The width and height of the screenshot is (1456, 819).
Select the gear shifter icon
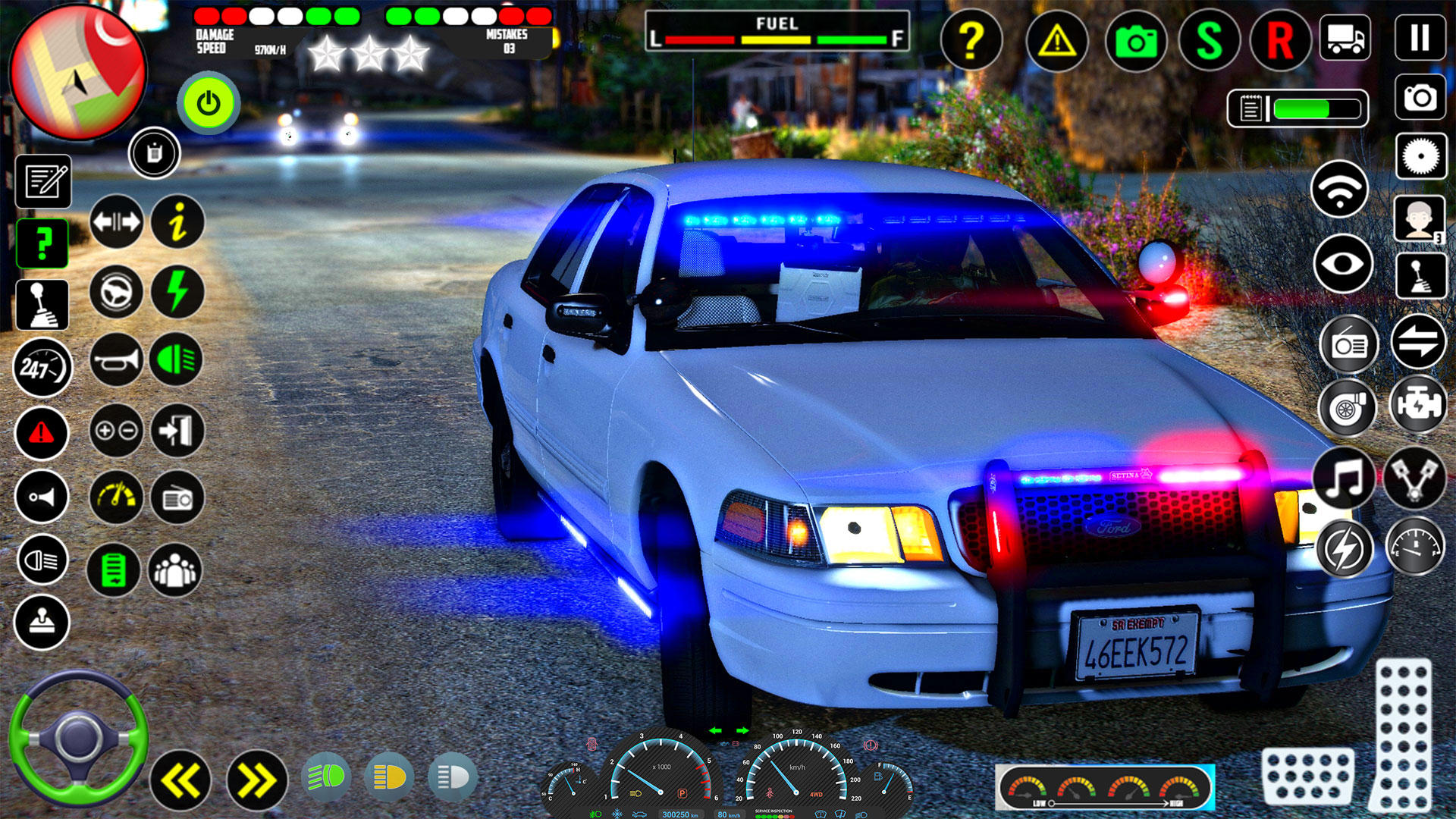pos(43,305)
